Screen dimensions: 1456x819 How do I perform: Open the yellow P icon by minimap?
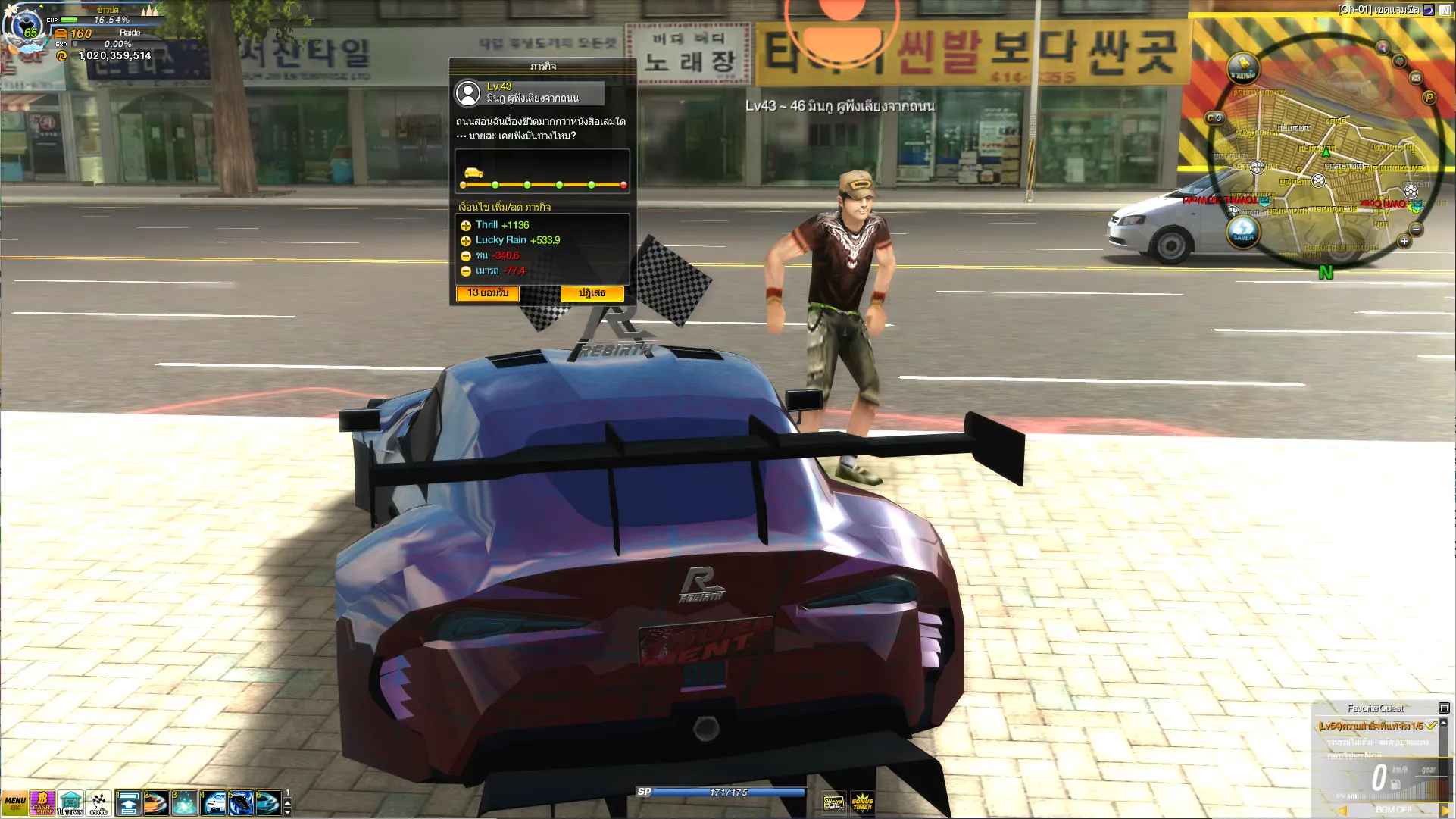tap(1429, 97)
